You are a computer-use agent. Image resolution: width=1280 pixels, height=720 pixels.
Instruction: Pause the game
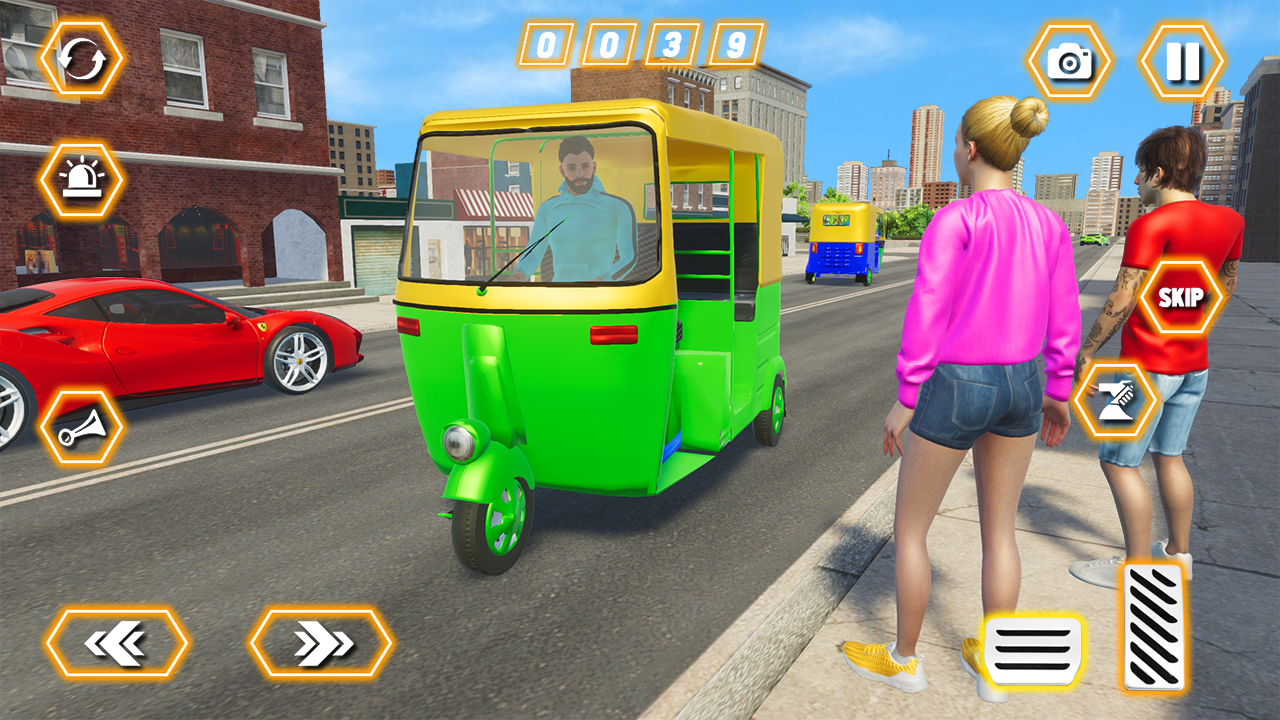(x=1183, y=60)
